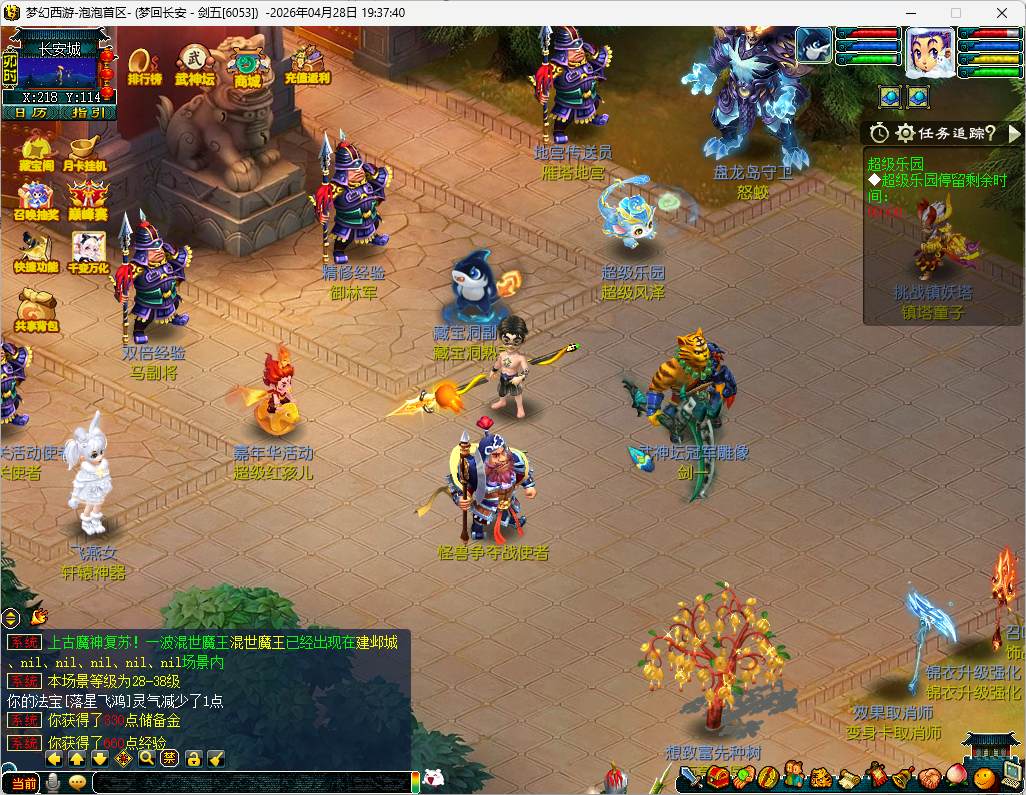
Task: Open the 月卡挂机 monthly card icon
Action: tap(85, 150)
